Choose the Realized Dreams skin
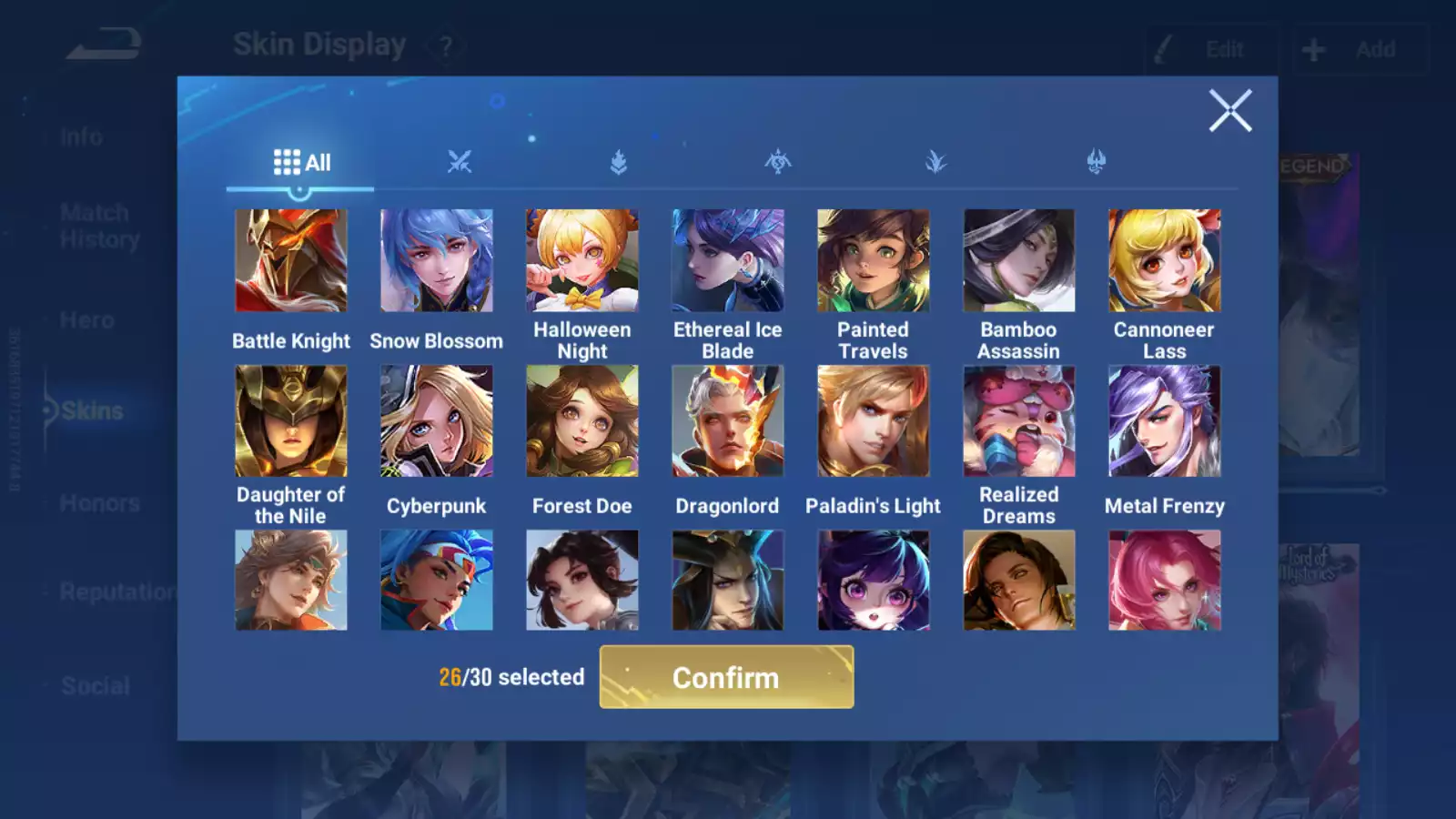This screenshot has width=1456, height=819. pyautogui.click(x=1019, y=421)
